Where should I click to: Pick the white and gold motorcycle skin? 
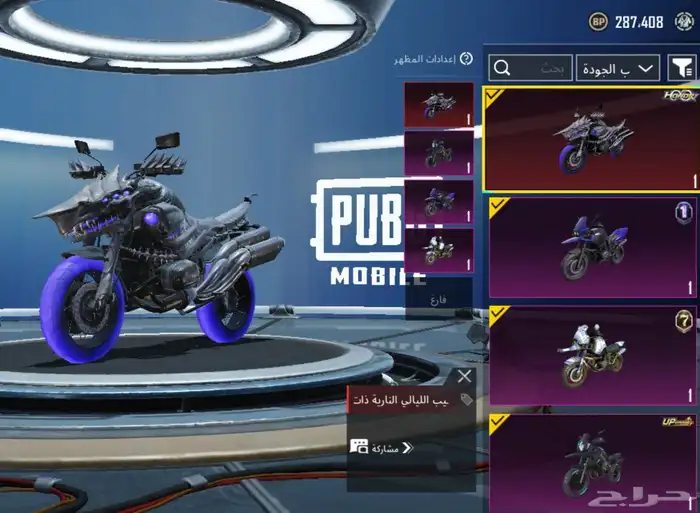(590, 355)
